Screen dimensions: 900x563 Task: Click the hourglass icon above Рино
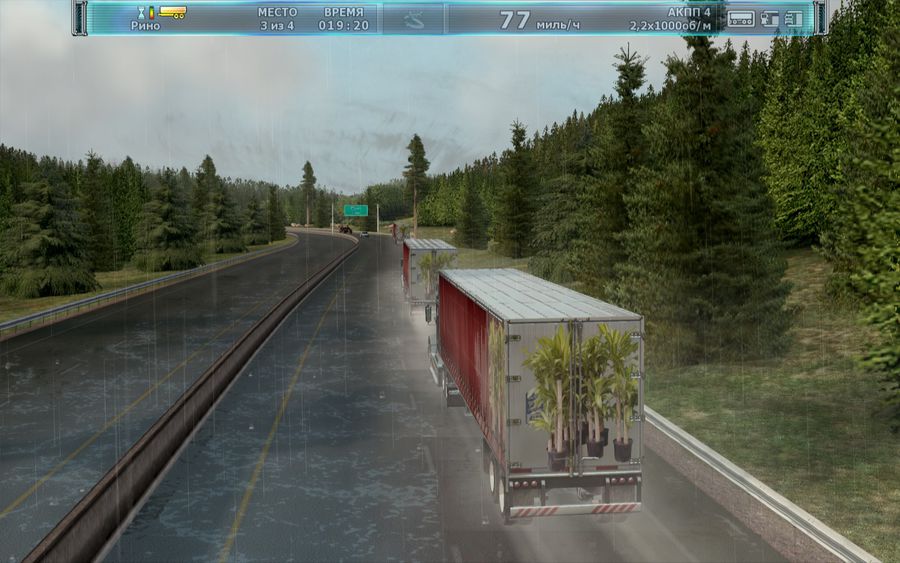(x=139, y=13)
